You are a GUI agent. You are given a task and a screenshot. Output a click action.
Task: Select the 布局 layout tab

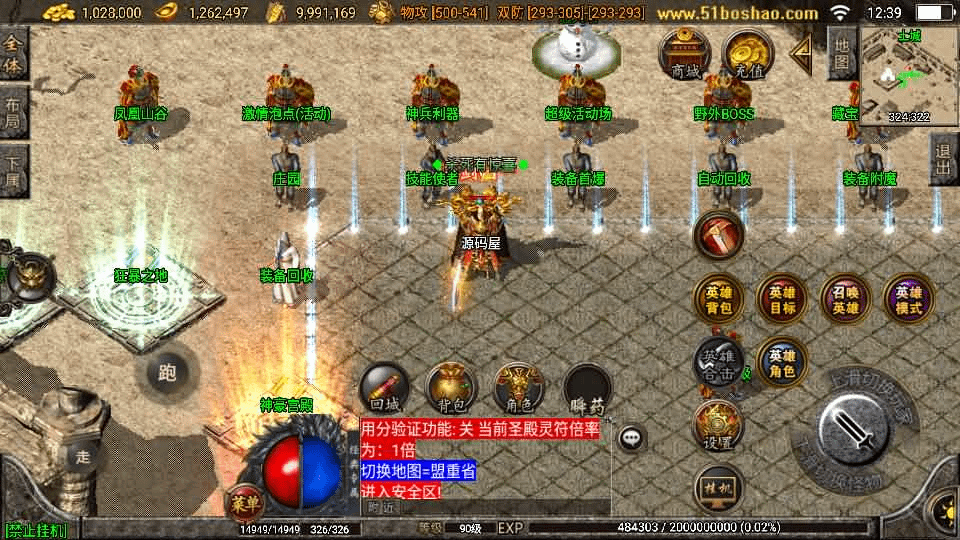(14, 112)
